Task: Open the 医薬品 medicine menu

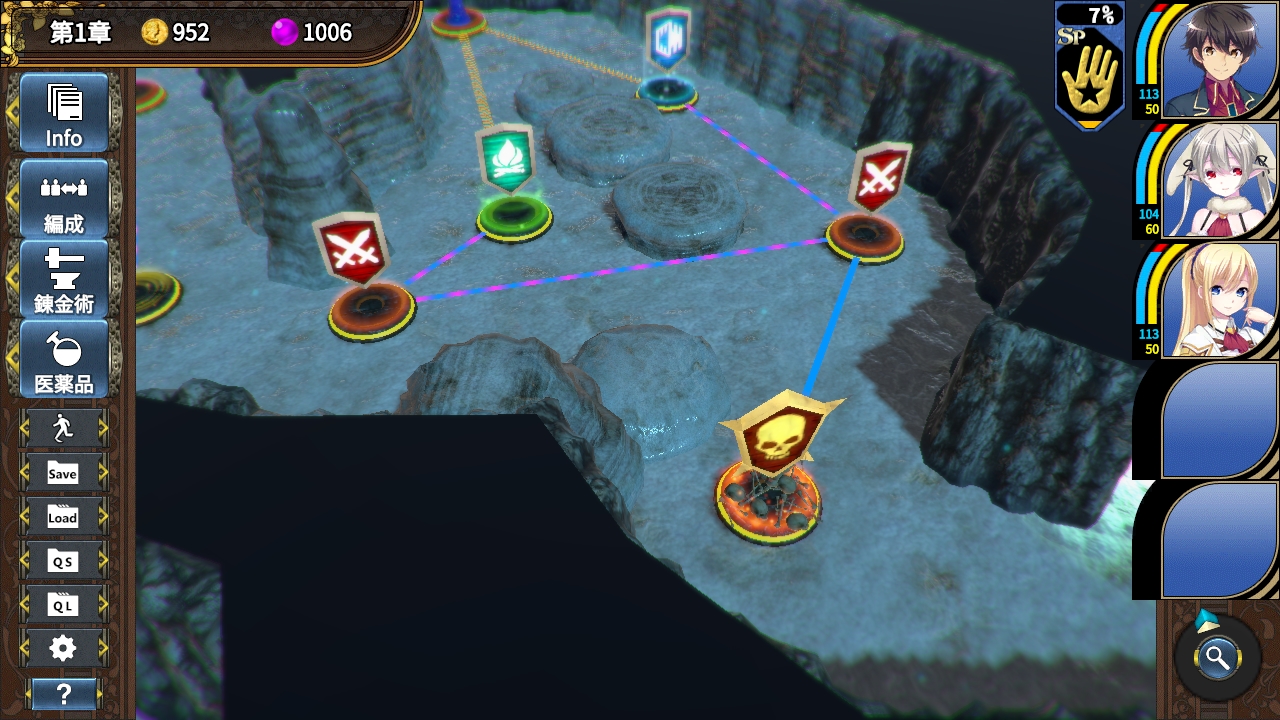Action: pyautogui.click(x=63, y=359)
